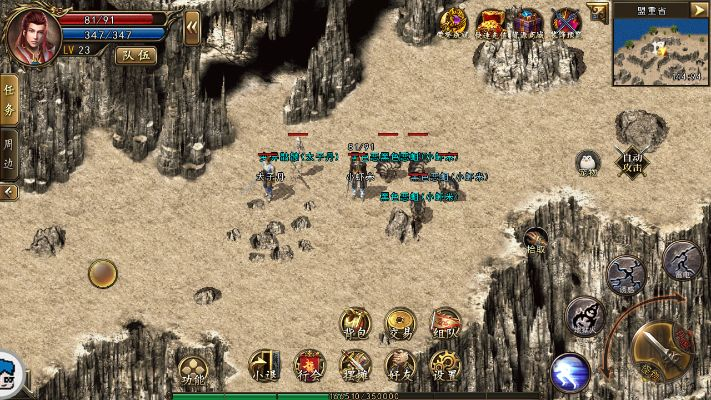Tap the 功能 functions button
Screen dimensions: 711x400
click(x=192, y=367)
